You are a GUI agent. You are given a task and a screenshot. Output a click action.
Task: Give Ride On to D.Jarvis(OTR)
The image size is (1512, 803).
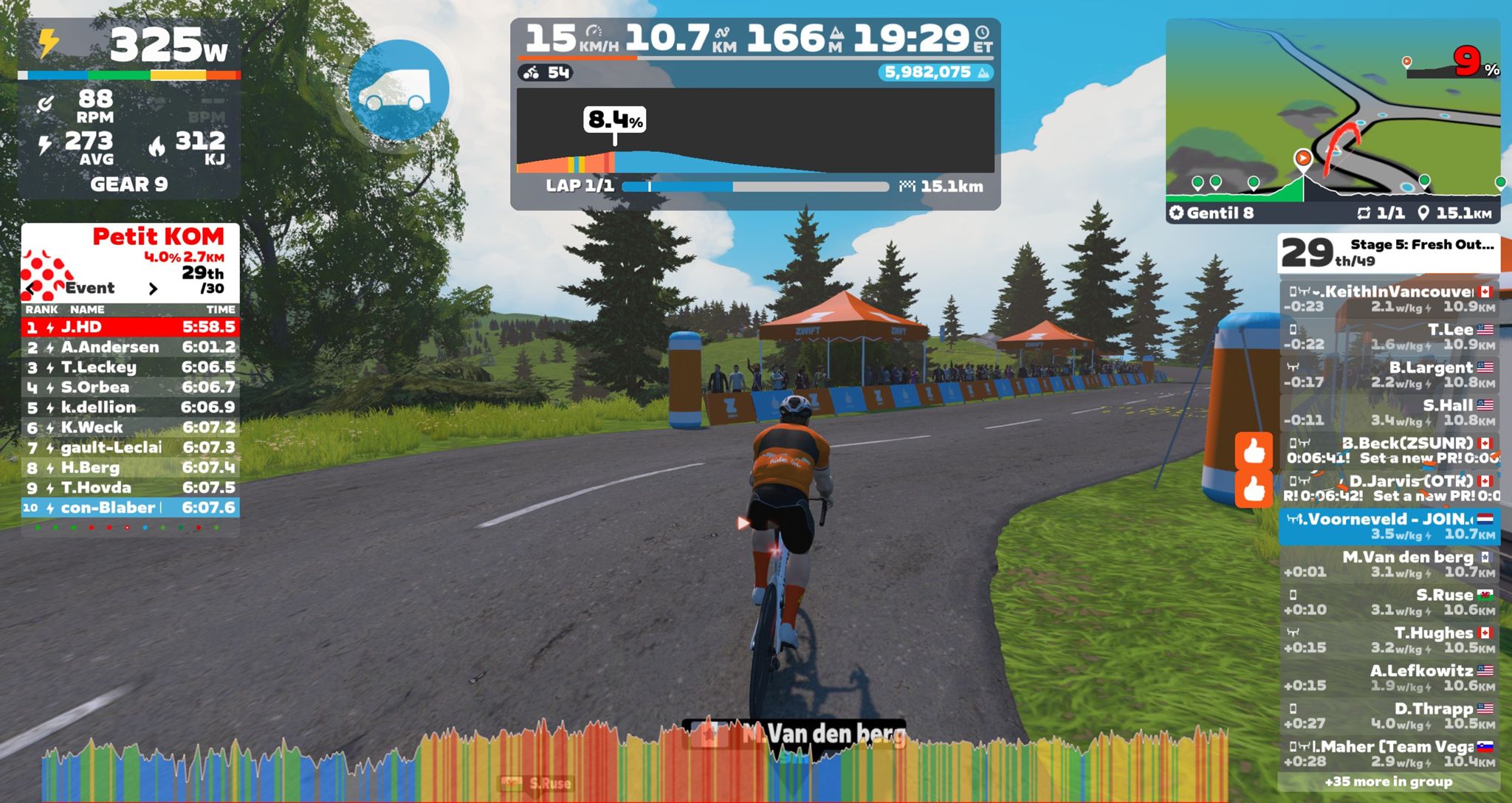(1254, 489)
